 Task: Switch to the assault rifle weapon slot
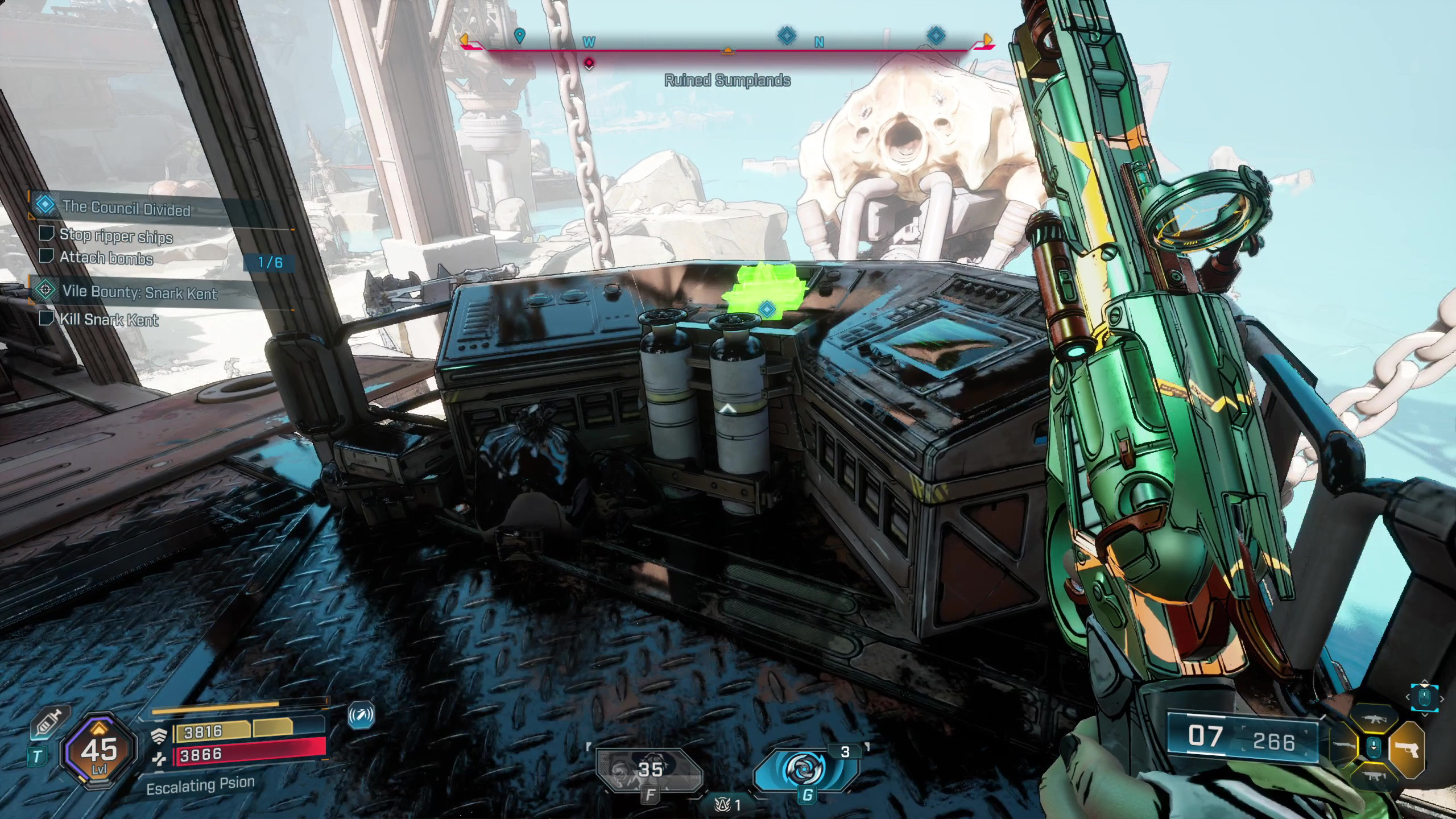[x=1374, y=719]
